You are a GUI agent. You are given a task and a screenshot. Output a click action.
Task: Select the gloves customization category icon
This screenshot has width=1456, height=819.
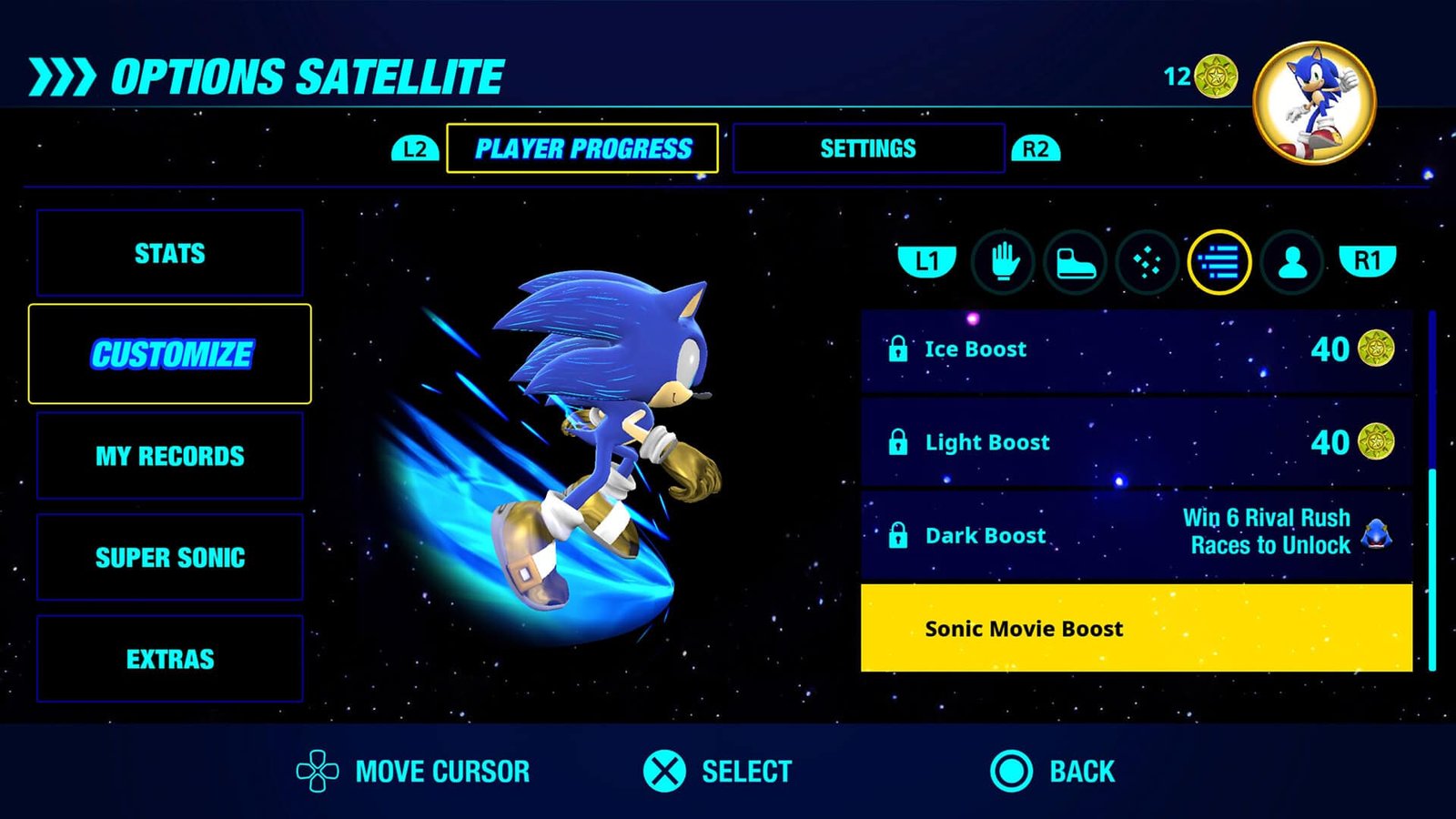(x=1002, y=262)
